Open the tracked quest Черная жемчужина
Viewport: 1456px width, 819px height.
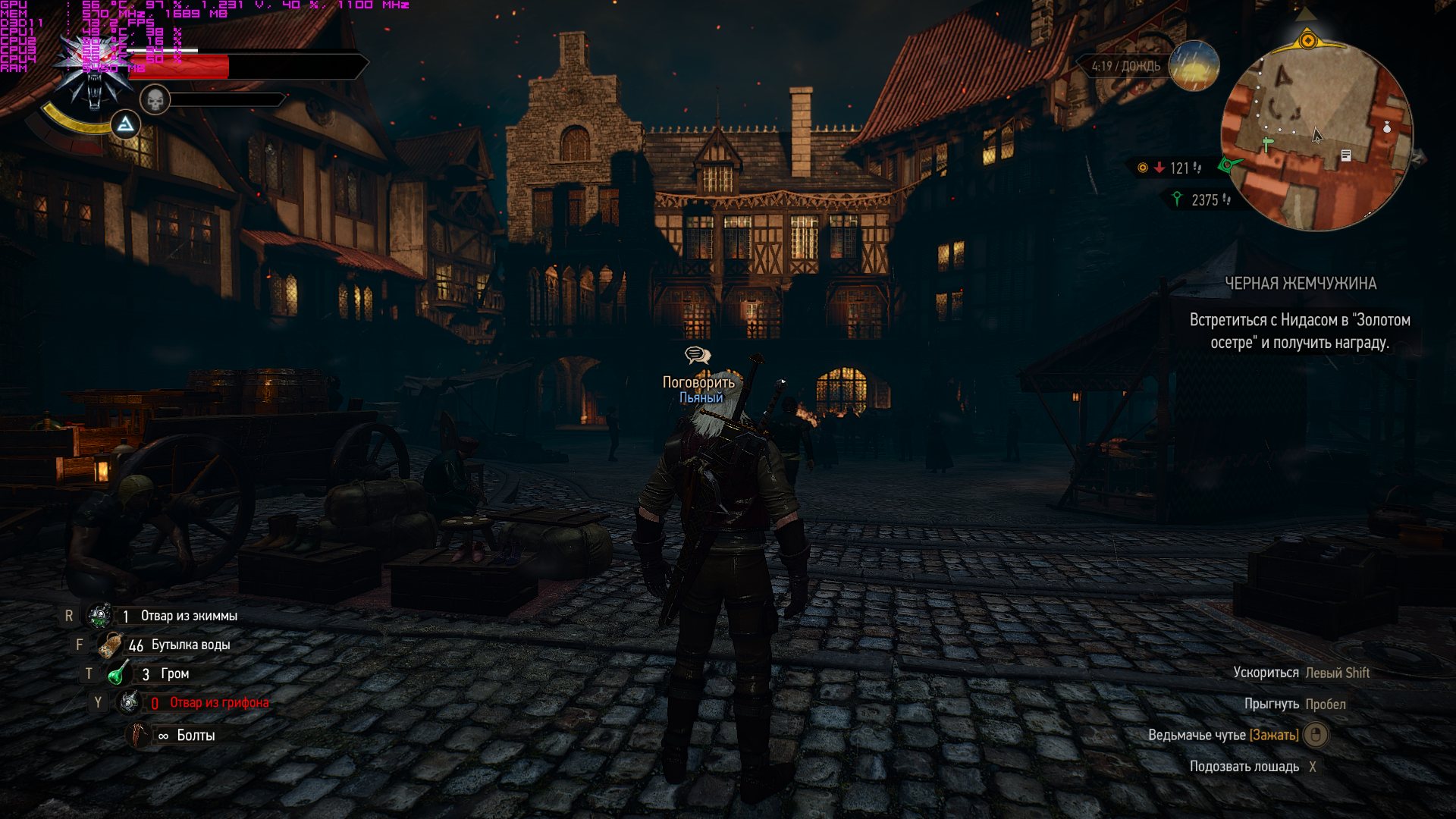[x=1300, y=284]
